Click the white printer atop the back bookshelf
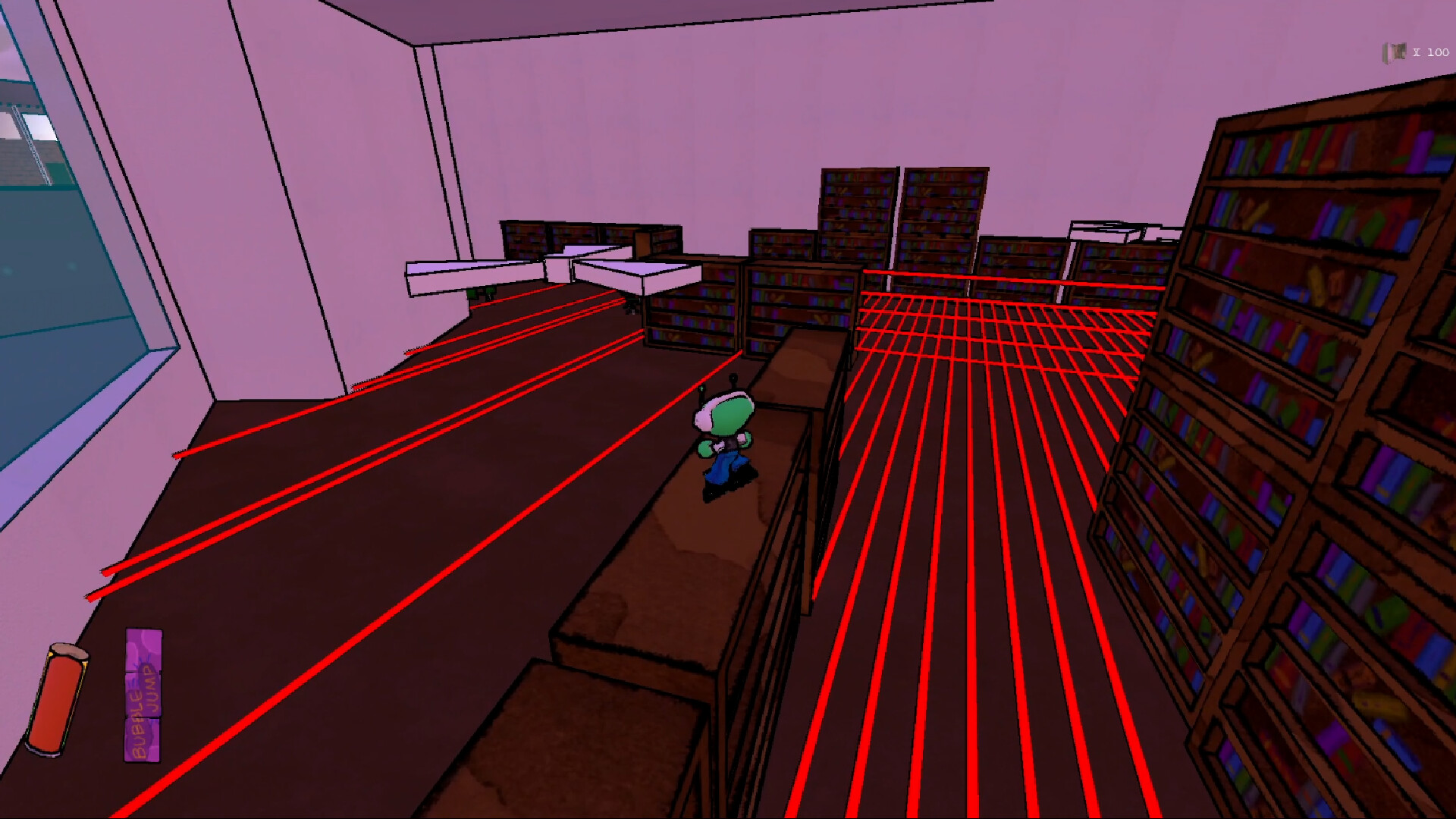The image size is (1456, 819). click(x=1107, y=227)
